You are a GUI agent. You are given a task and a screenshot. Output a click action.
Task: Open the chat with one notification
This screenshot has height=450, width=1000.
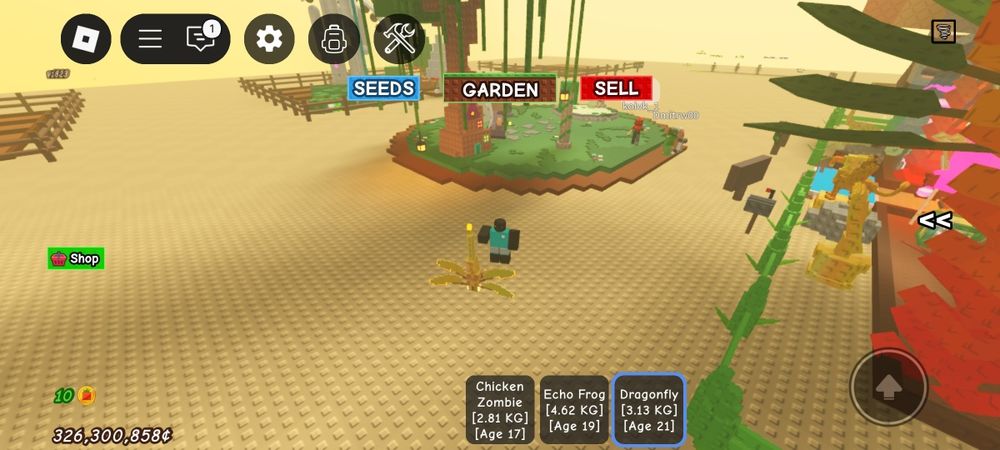pyautogui.click(x=201, y=39)
